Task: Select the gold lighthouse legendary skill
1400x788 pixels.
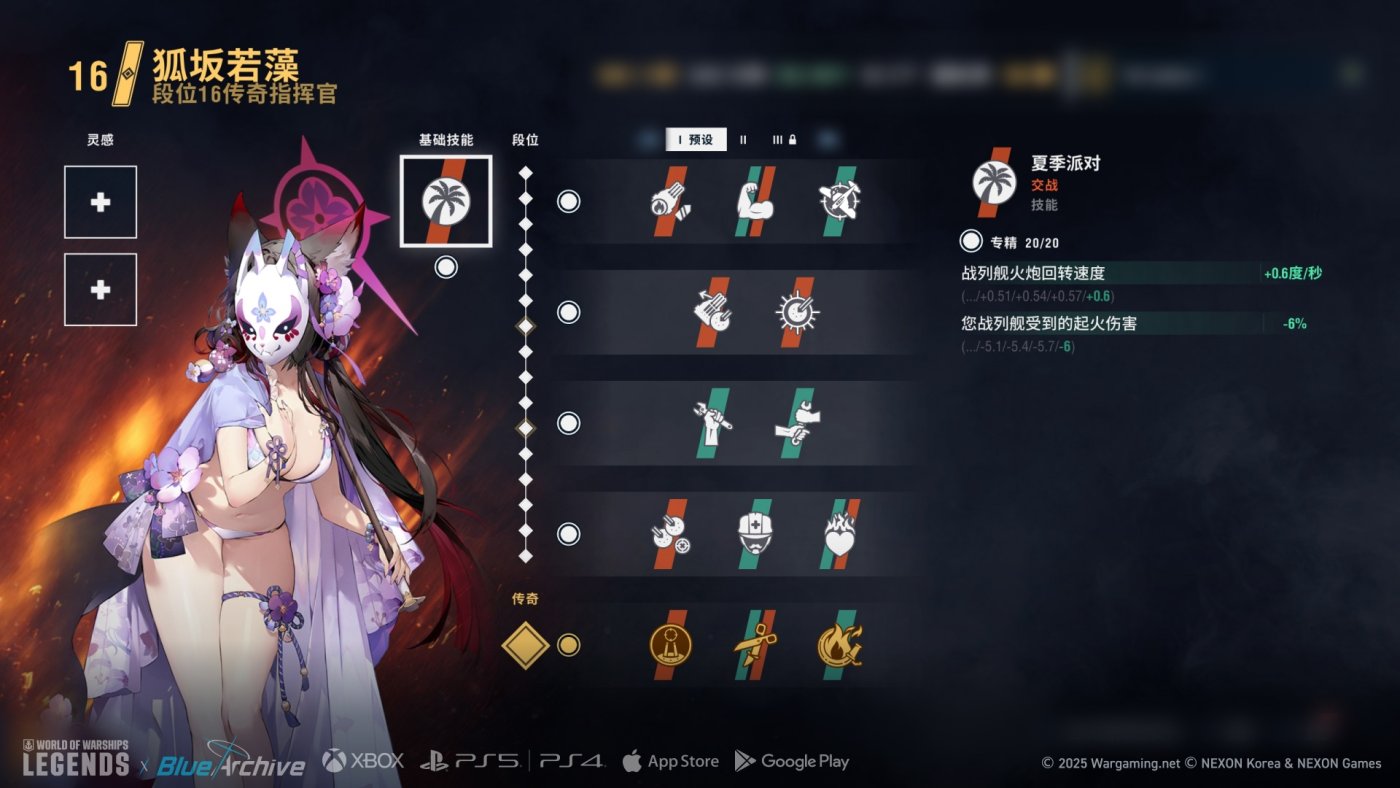Action: 671,645
